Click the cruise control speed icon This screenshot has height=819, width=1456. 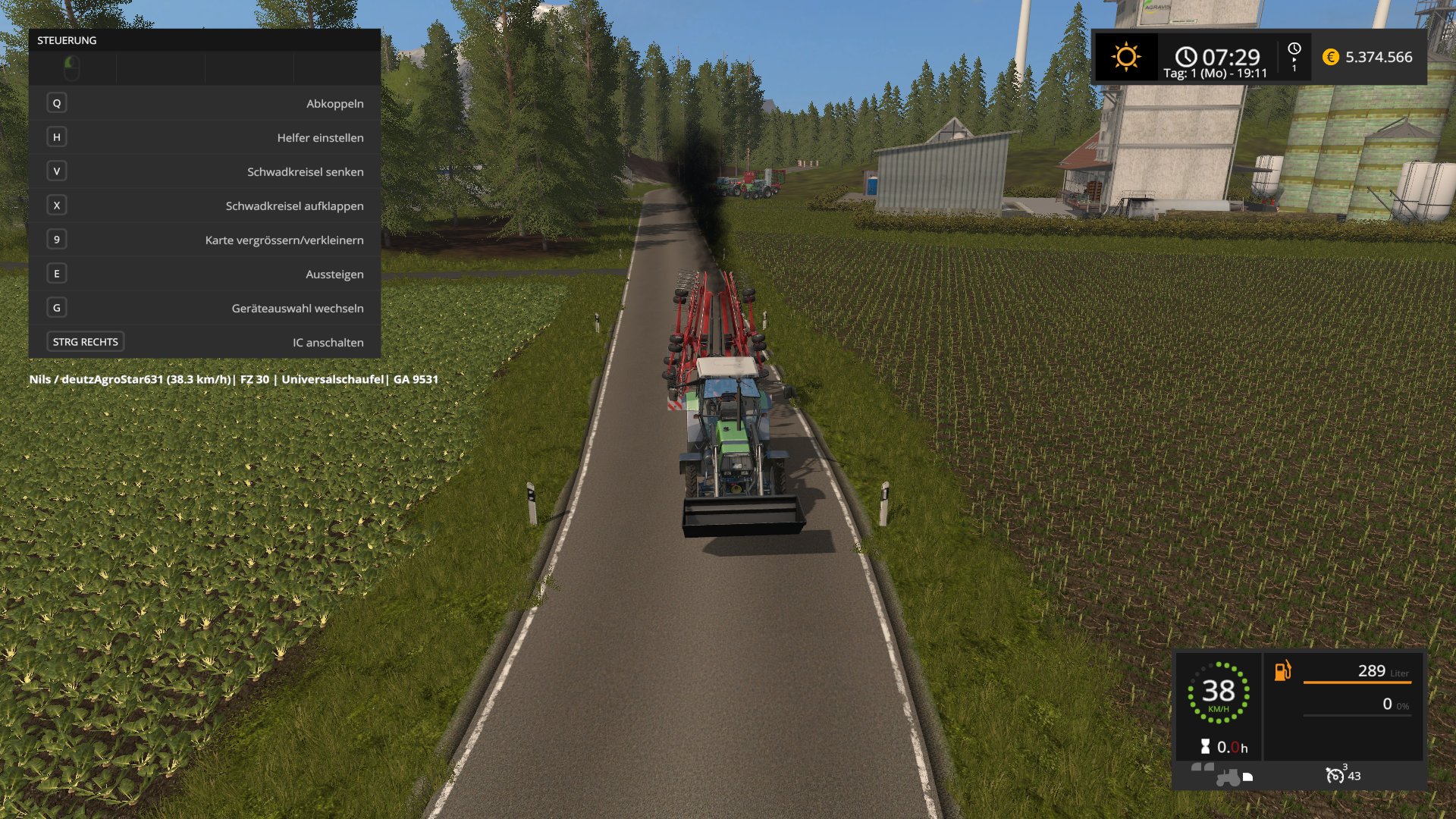tap(1335, 775)
